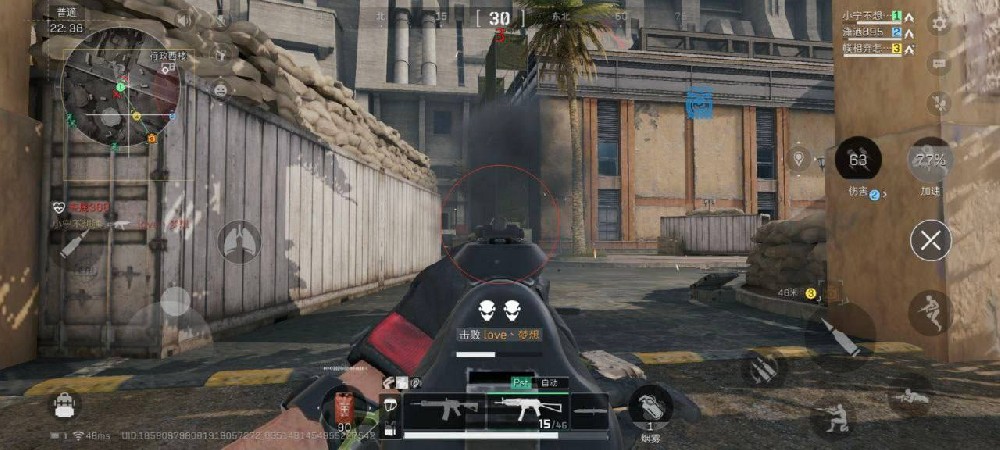Tap the jump button
This screenshot has height=450, width=1000.
(x=930, y=312)
